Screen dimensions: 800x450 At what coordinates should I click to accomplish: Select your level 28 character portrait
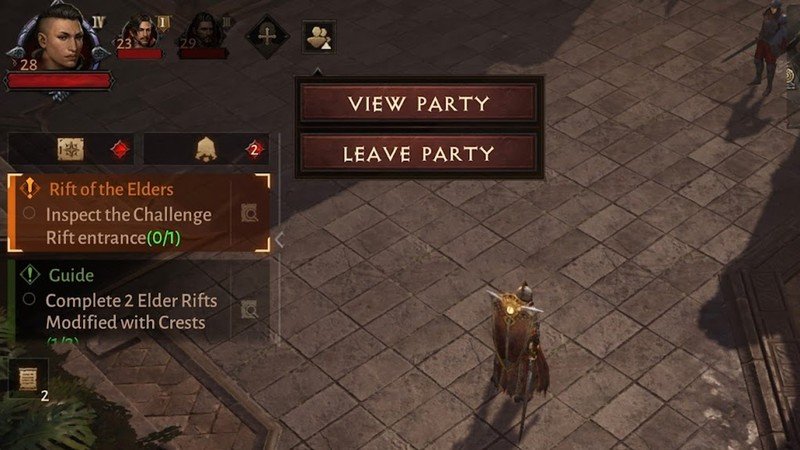pyautogui.click(x=52, y=40)
